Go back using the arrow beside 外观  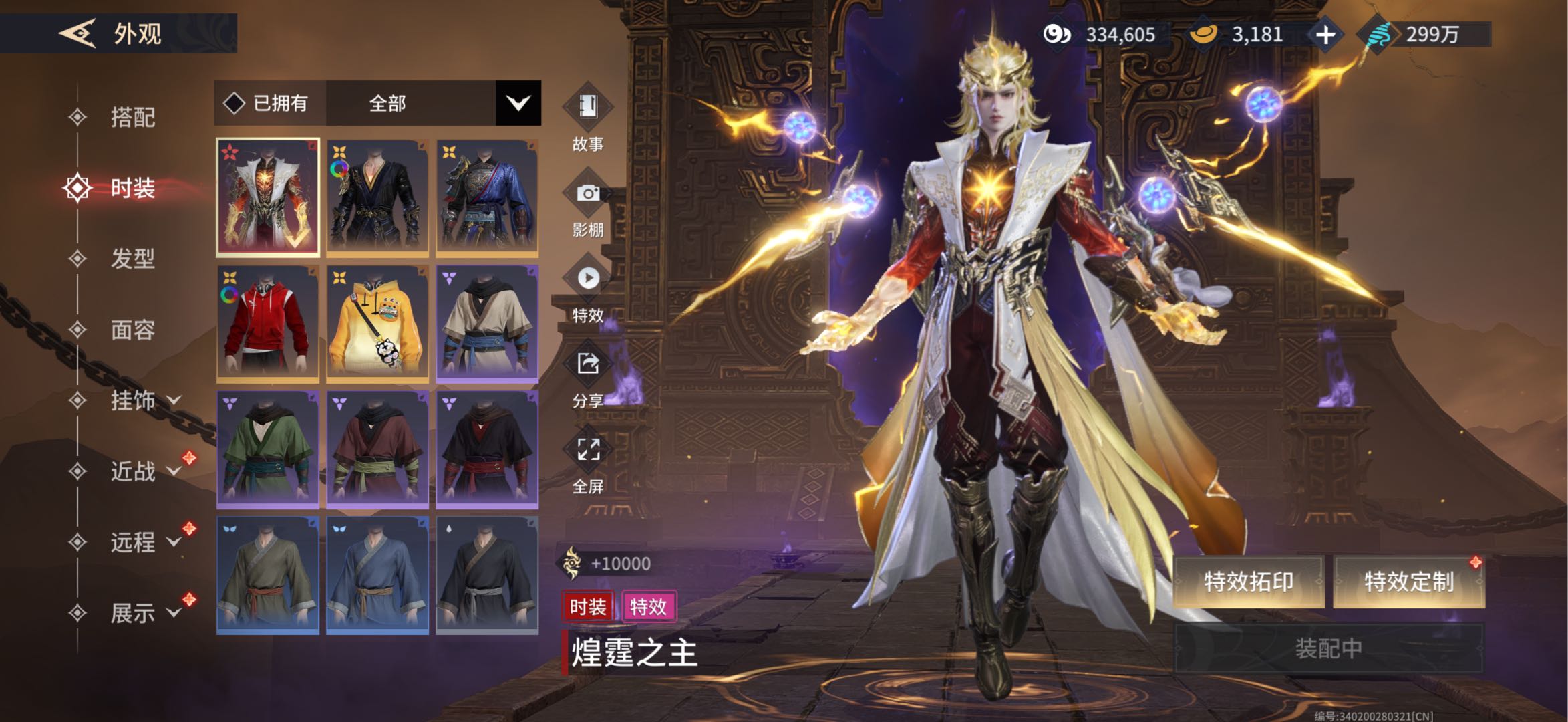(x=77, y=33)
